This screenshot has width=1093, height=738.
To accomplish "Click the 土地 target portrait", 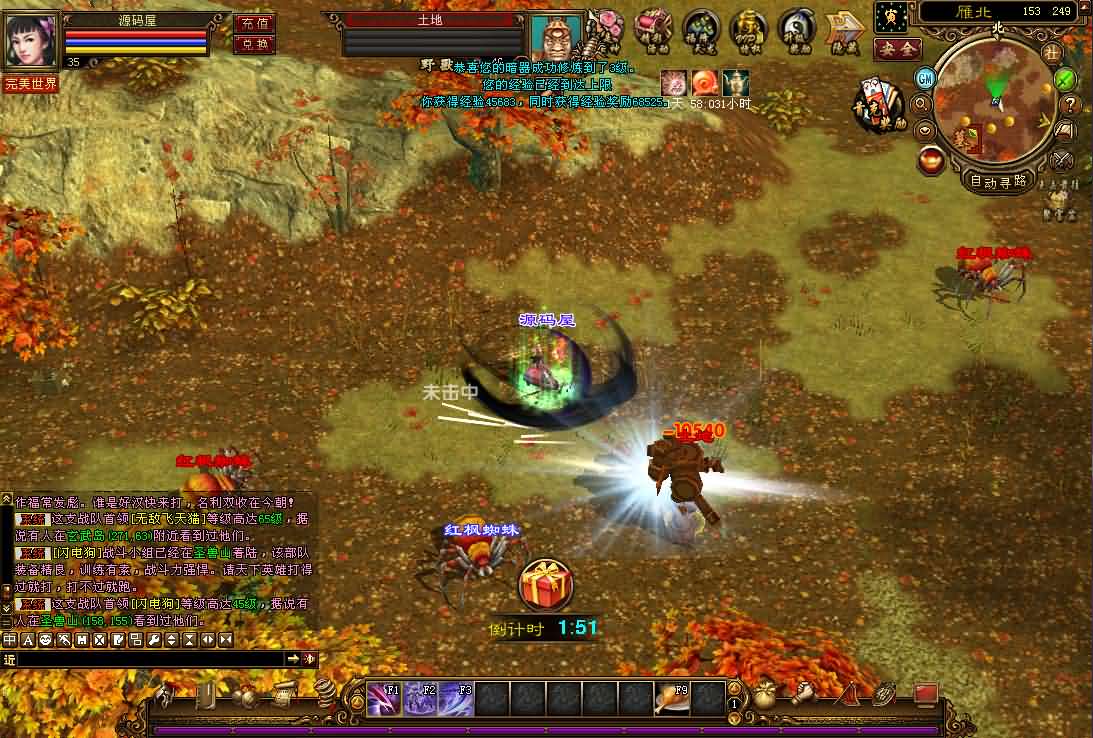I will click(x=555, y=38).
